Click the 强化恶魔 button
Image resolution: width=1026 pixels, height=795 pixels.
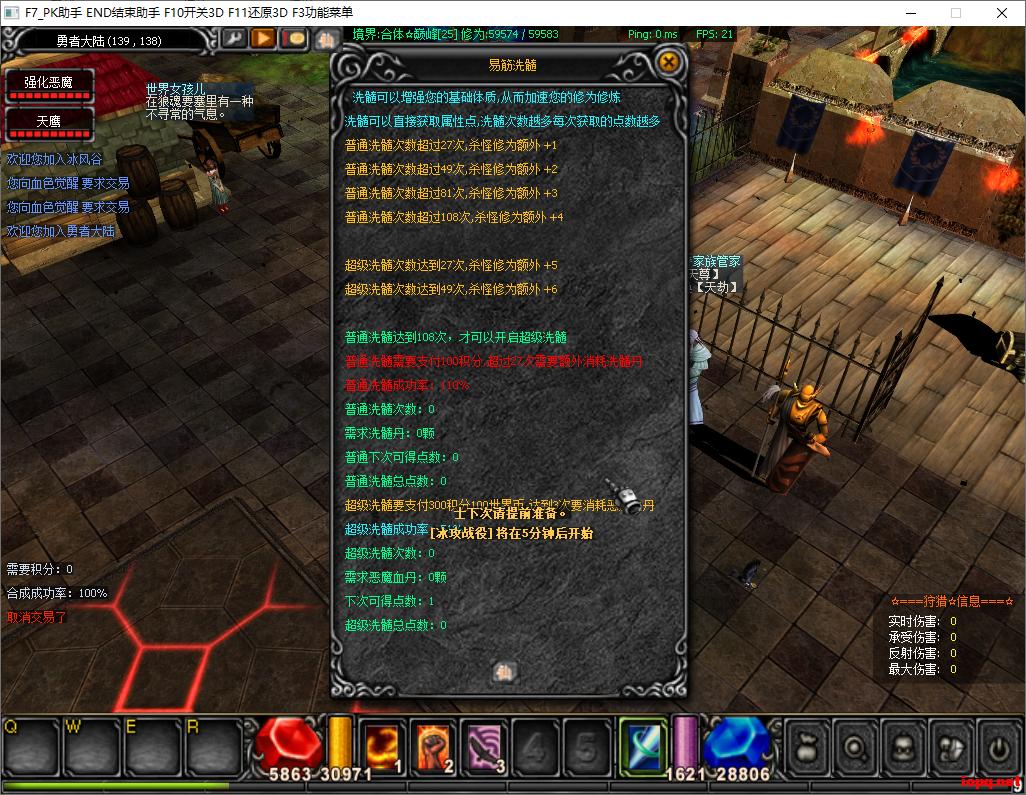pos(50,83)
